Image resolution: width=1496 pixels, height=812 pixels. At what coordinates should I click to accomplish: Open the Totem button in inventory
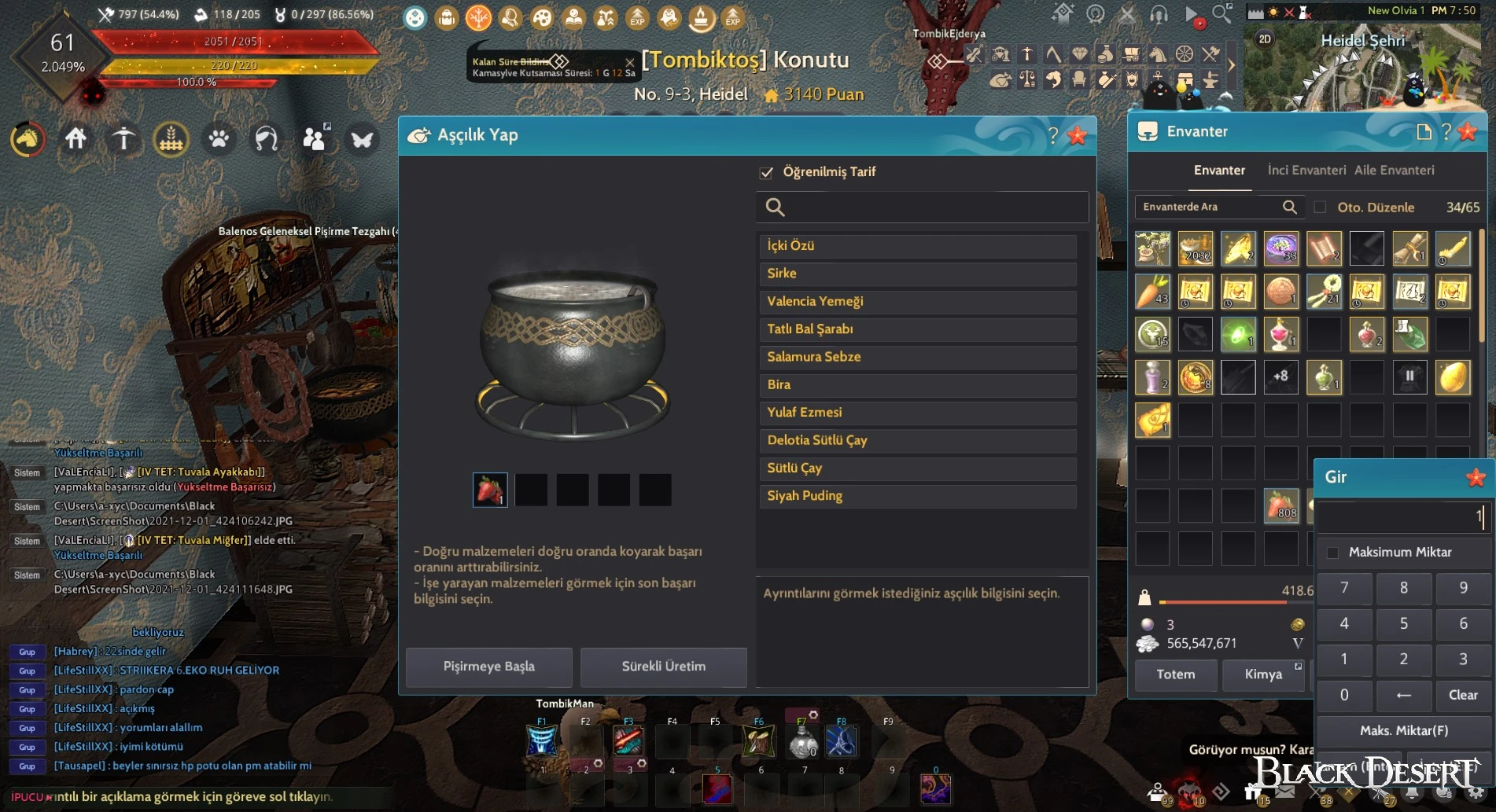[1175, 674]
